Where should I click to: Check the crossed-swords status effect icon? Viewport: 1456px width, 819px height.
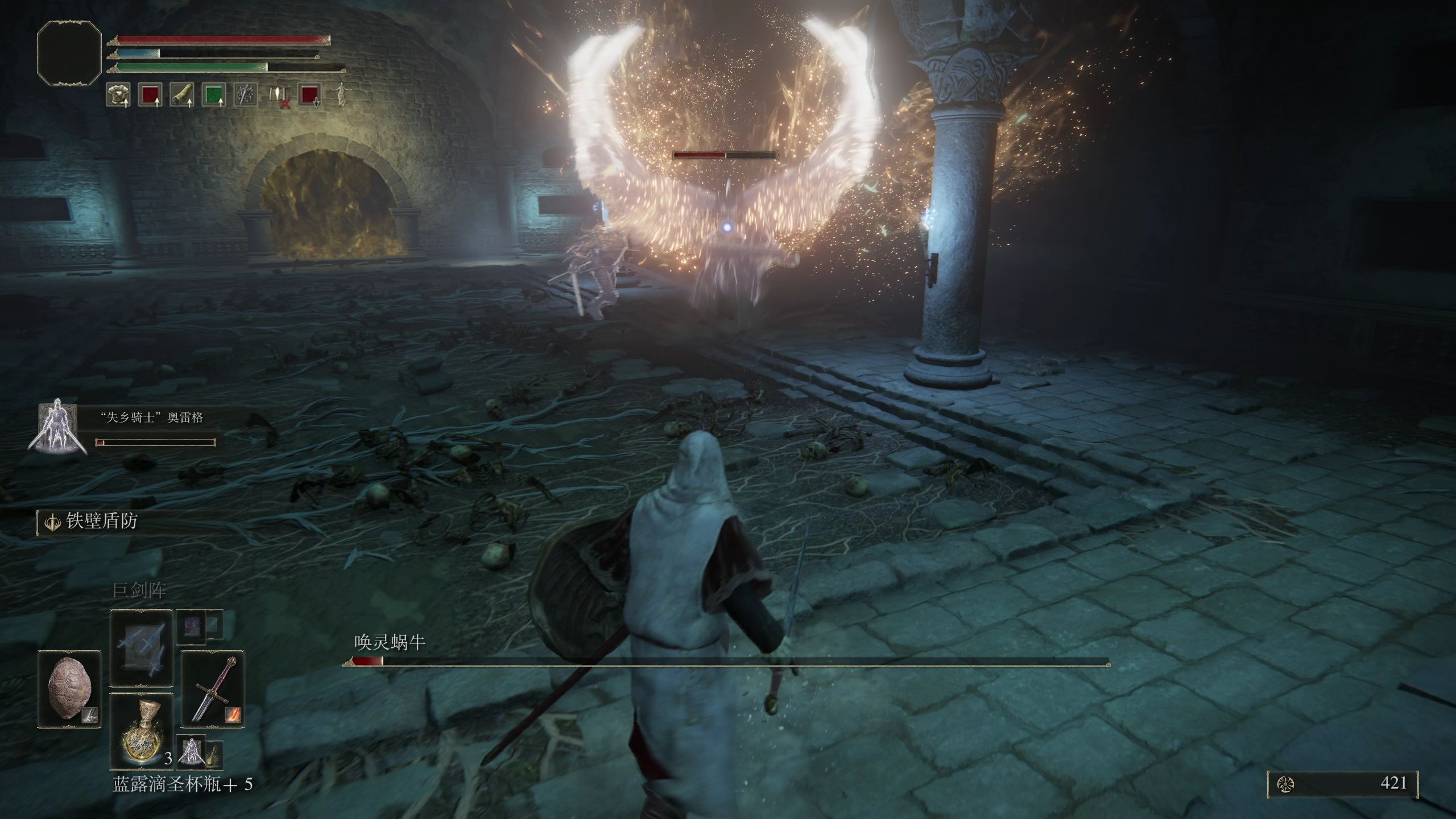point(246,95)
